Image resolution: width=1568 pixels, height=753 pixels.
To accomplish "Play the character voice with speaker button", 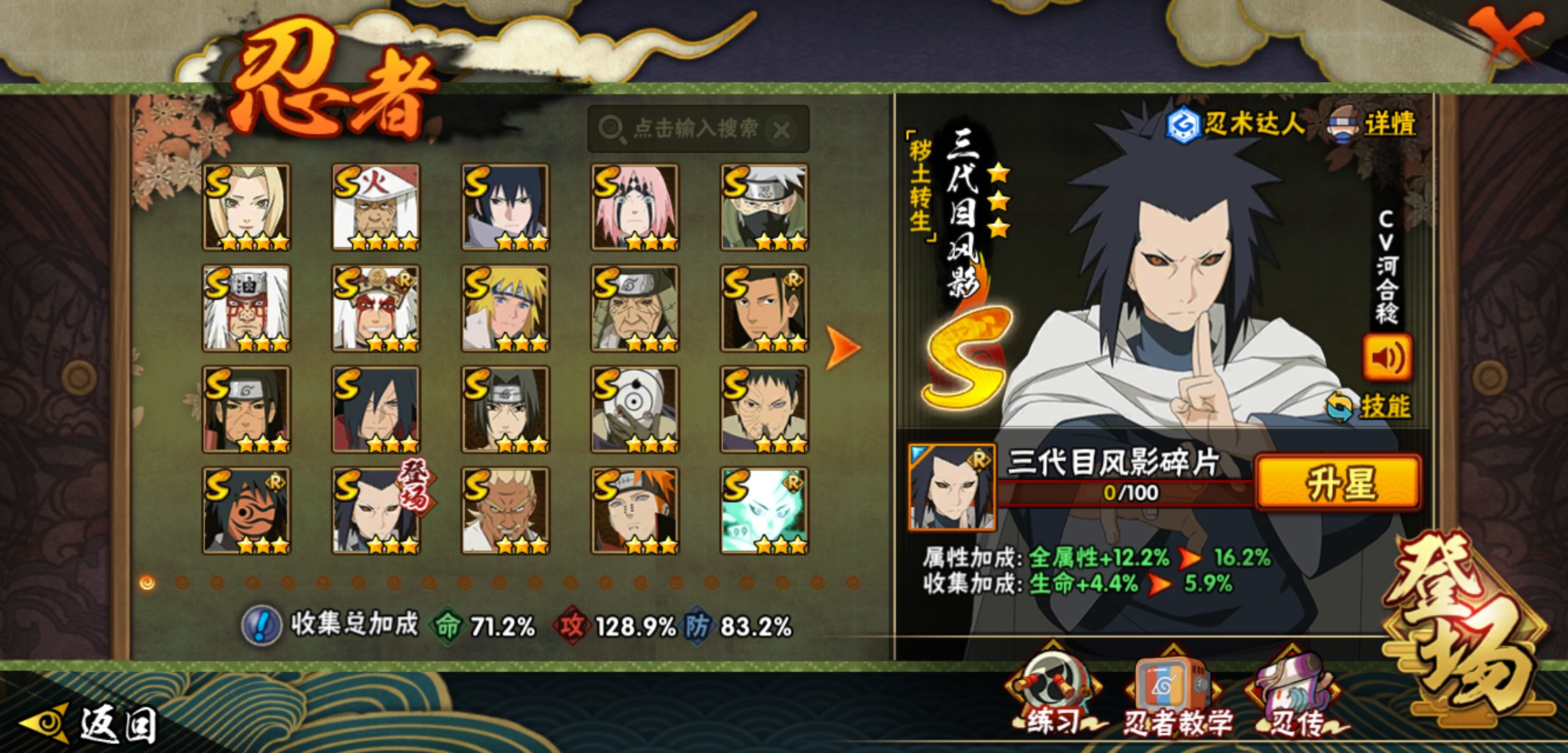I will pyautogui.click(x=1387, y=358).
